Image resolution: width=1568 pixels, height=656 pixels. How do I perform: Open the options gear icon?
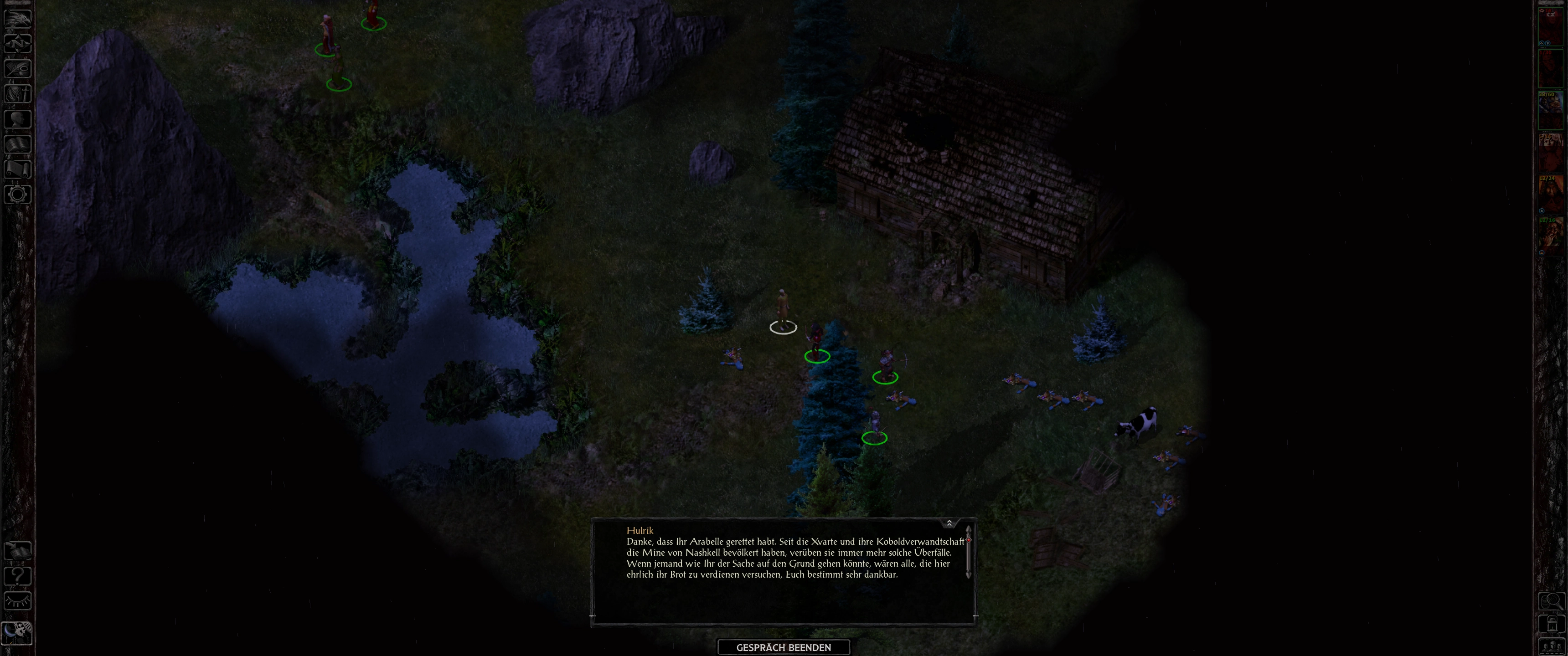pyautogui.click(x=18, y=195)
